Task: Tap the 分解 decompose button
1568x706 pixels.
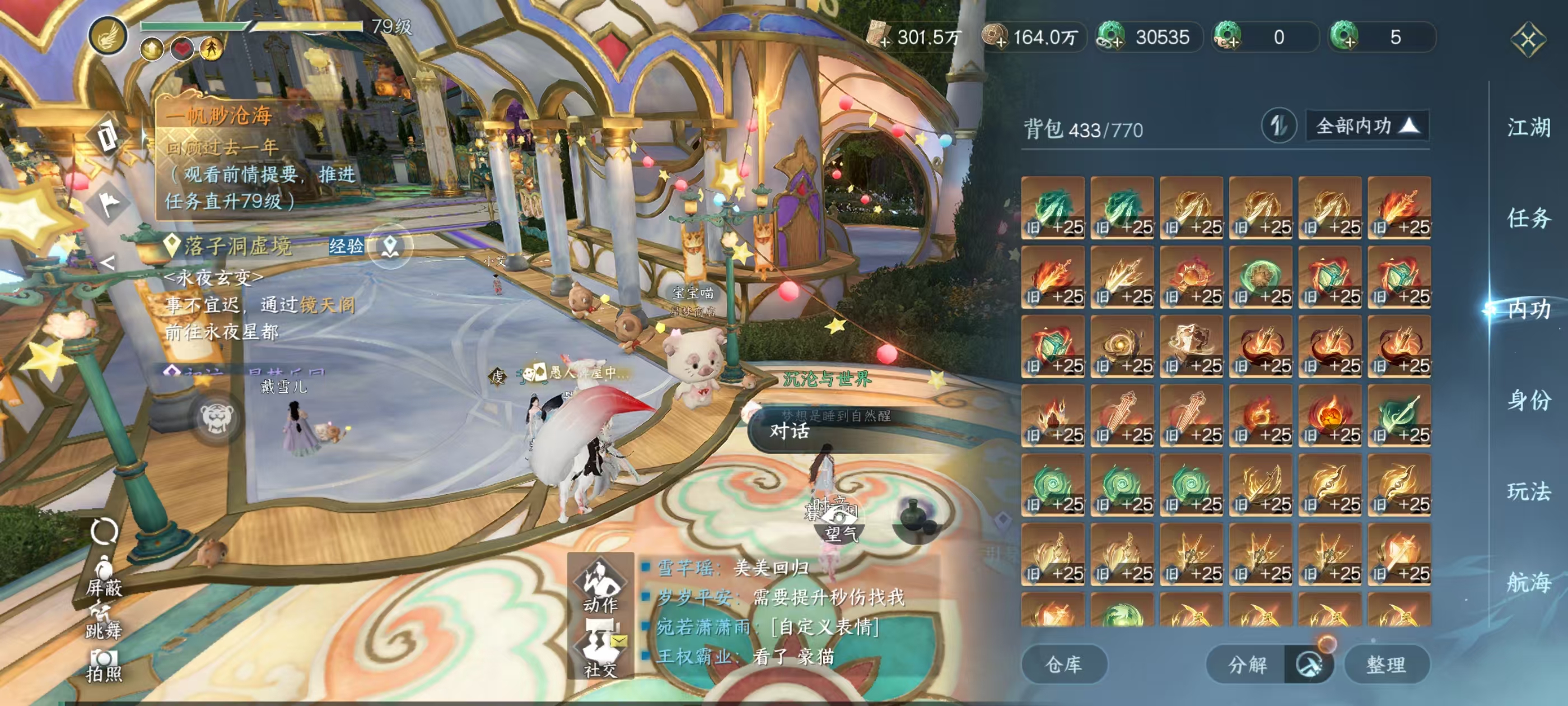Action: pos(1247,664)
